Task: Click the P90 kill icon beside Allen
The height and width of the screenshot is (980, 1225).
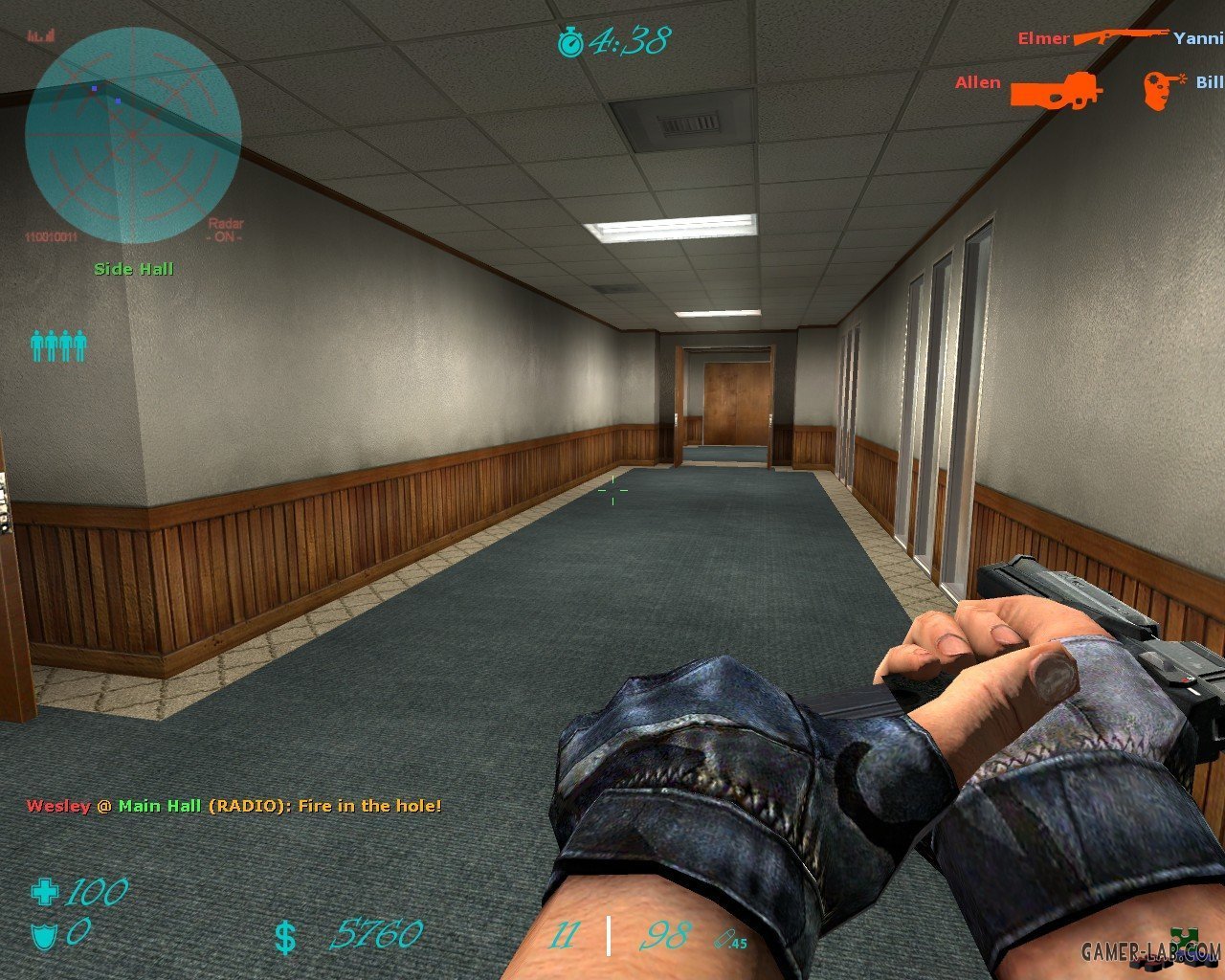Action: tap(1057, 89)
